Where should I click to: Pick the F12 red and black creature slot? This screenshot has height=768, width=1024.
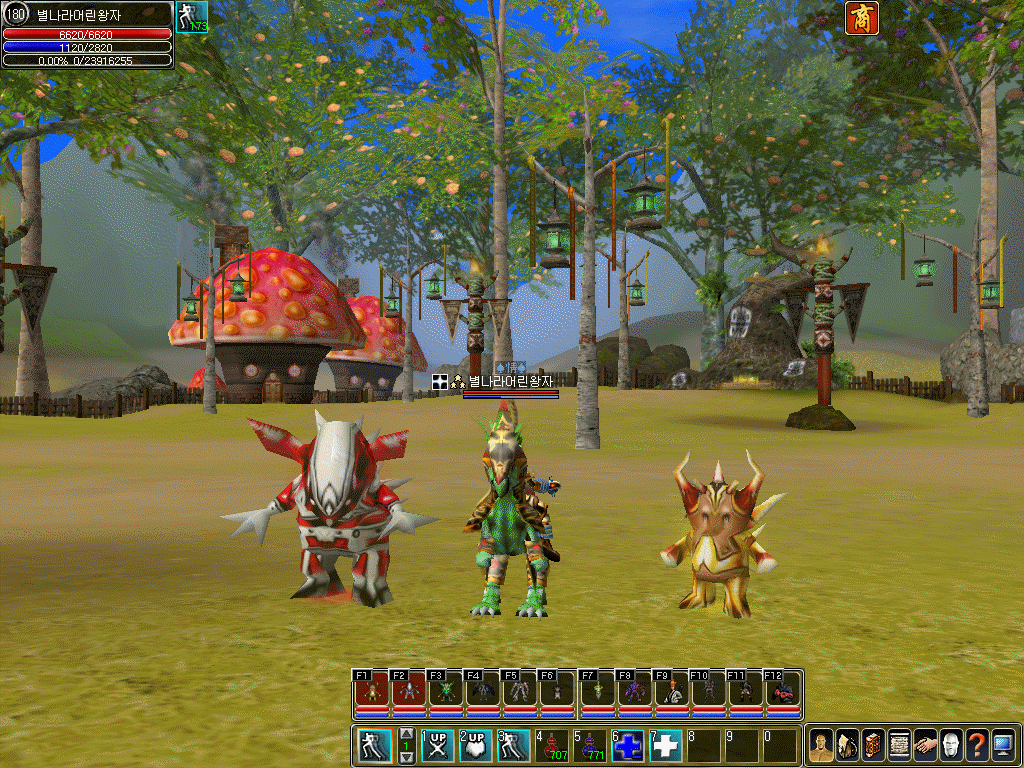coord(785,692)
